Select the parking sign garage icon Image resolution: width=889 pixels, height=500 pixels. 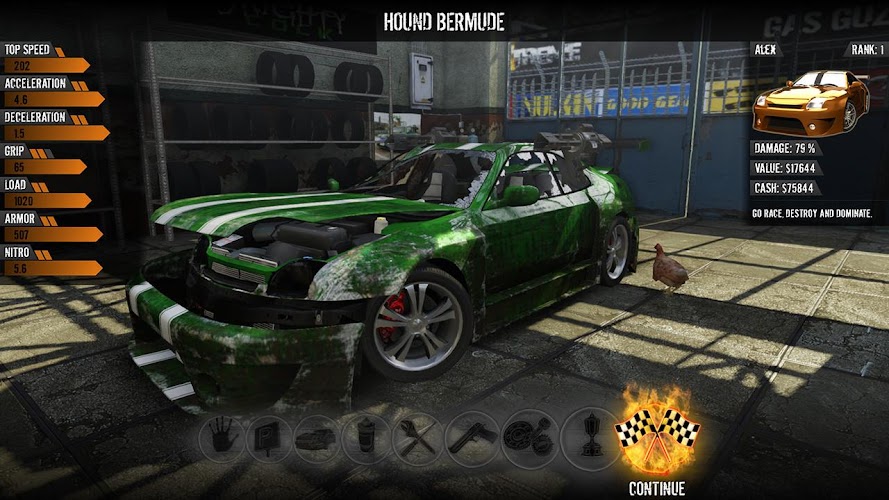[x=269, y=437]
